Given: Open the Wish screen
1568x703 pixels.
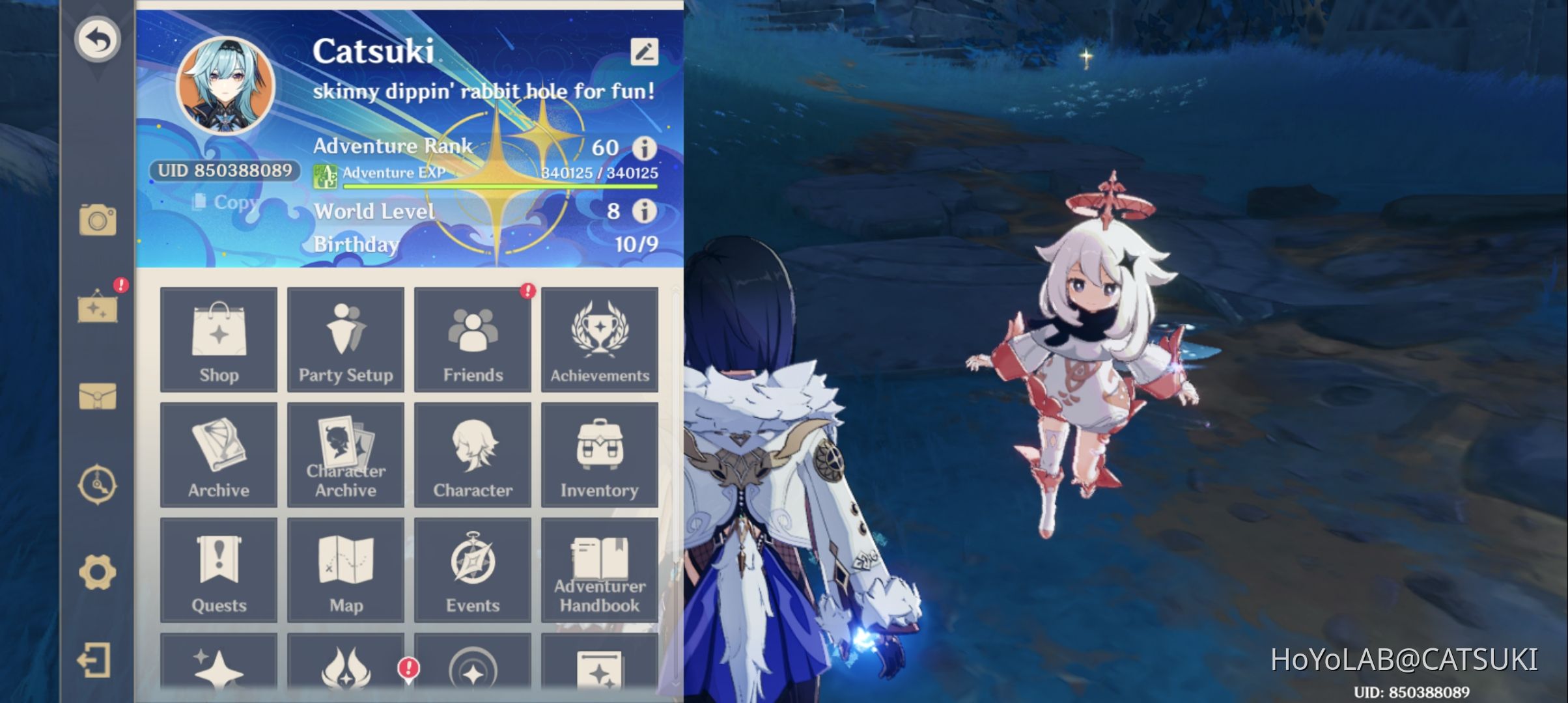Looking at the screenshot, I should [219, 670].
